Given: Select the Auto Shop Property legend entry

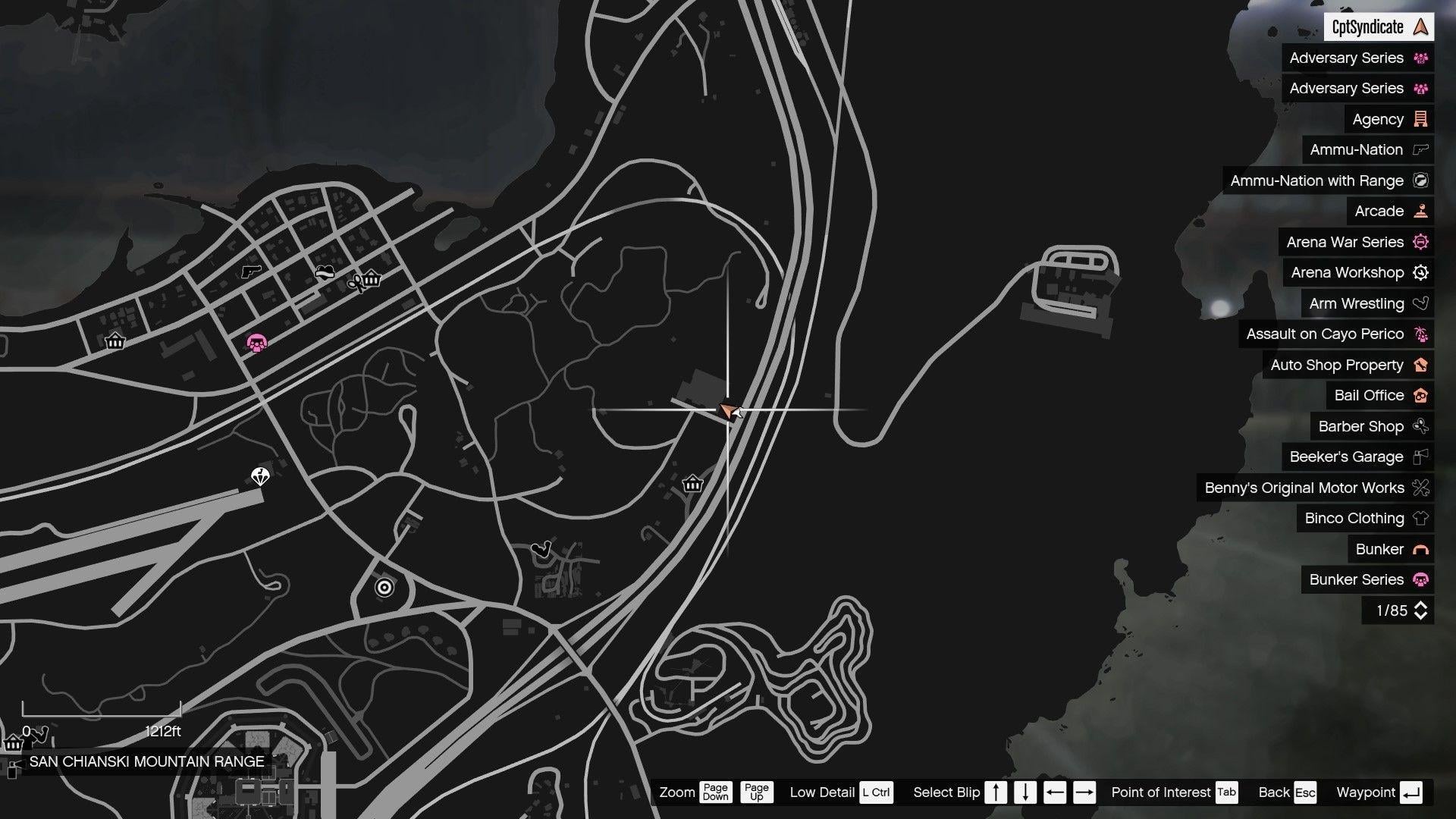Looking at the screenshot, I should (x=1347, y=365).
